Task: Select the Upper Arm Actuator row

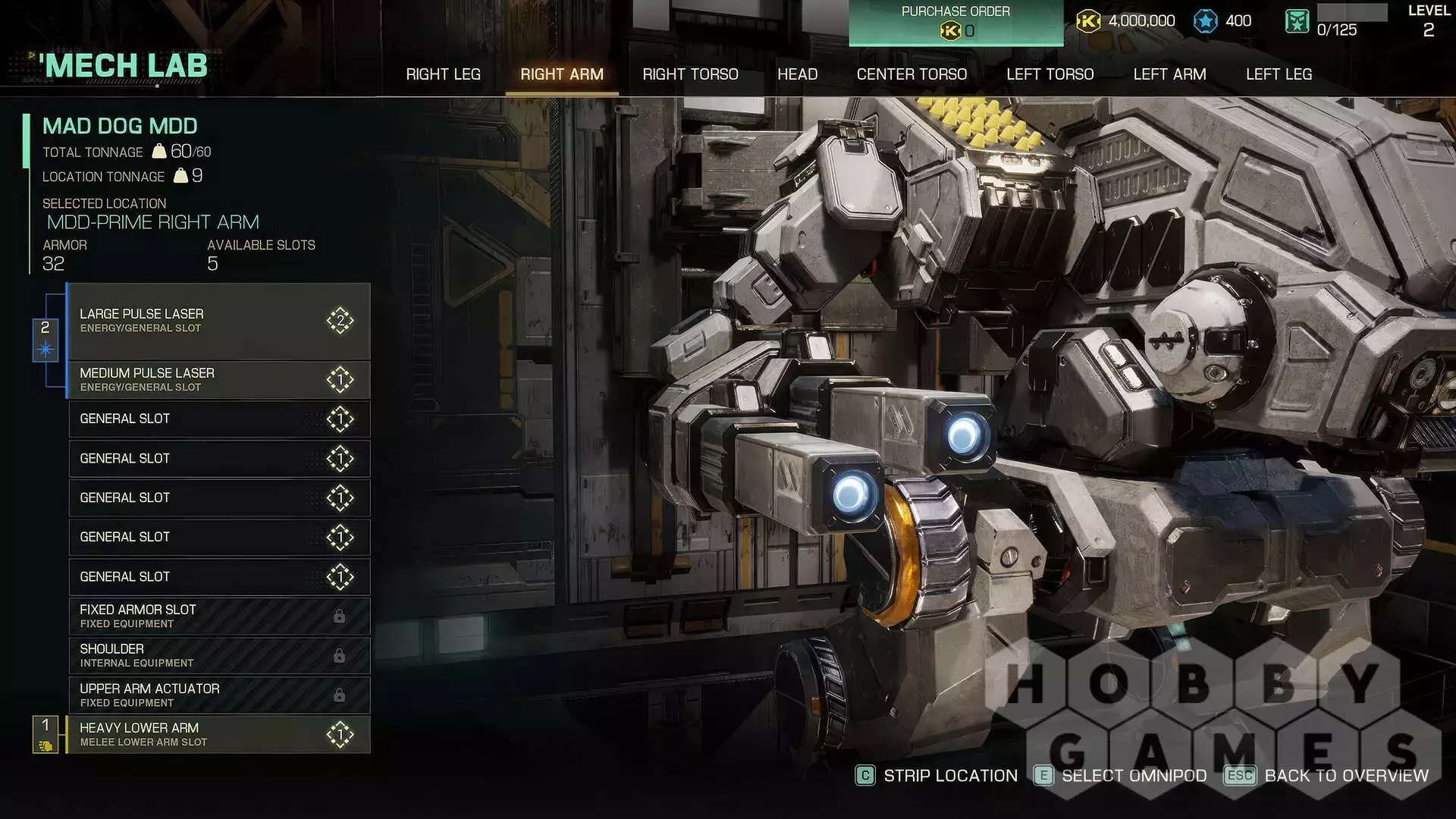Action: [x=218, y=695]
